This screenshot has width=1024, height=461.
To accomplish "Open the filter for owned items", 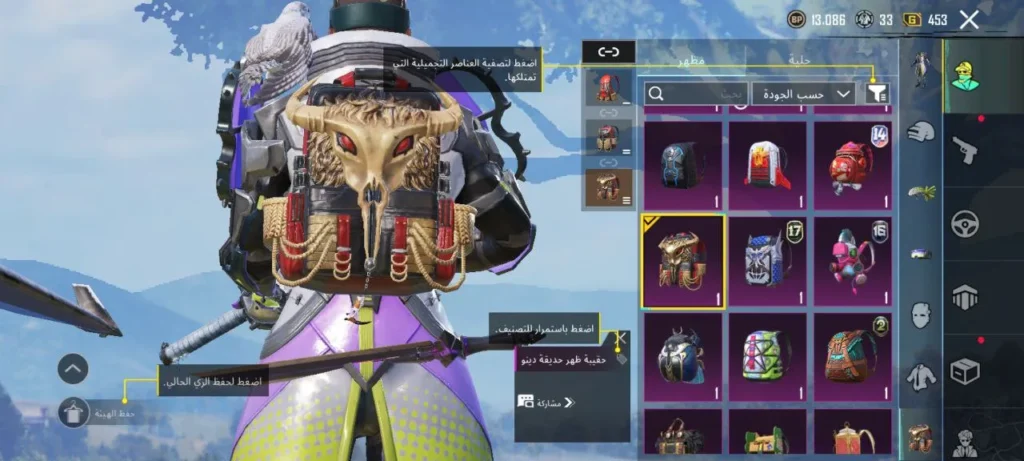I will [x=877, y=93].
